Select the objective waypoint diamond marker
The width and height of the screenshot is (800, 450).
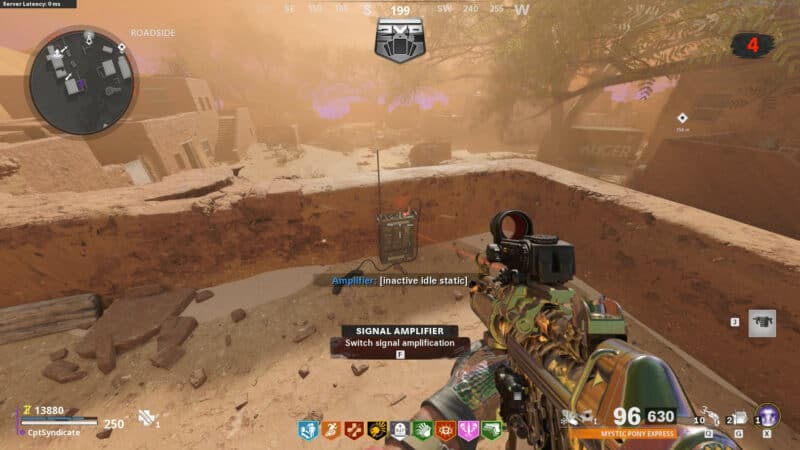pos(681,118)
